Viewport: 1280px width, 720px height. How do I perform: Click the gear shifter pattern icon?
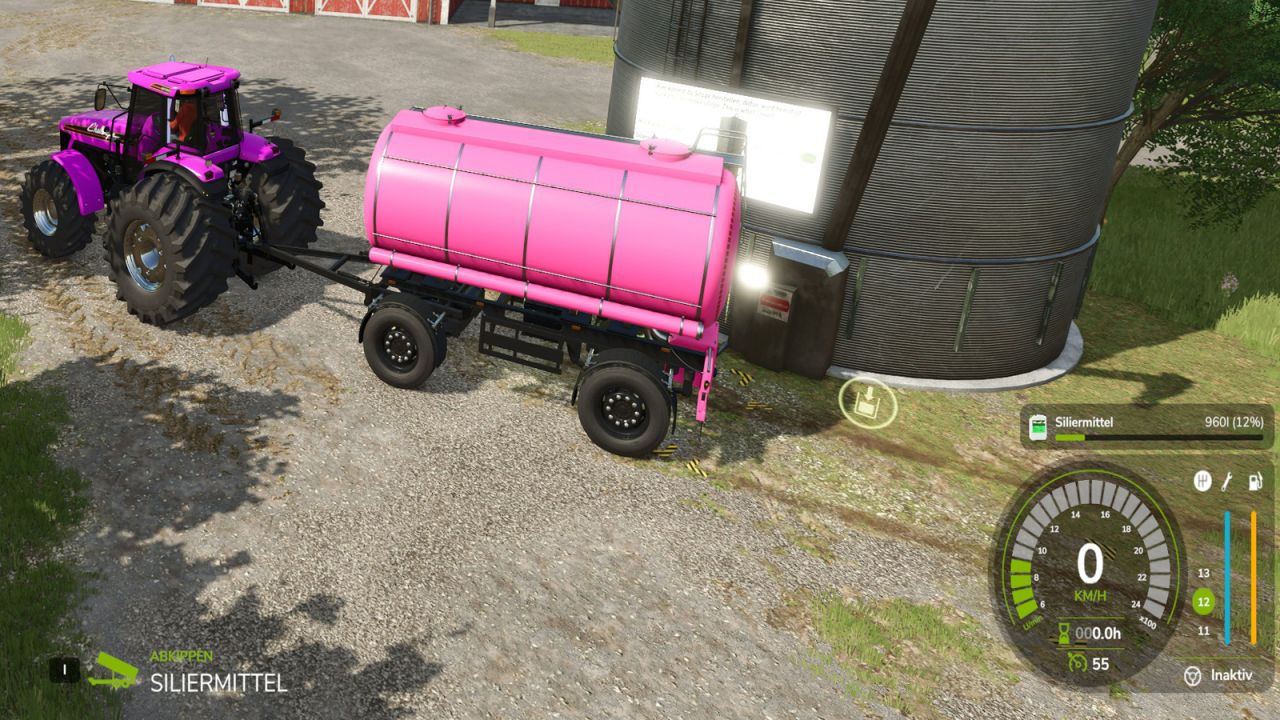pyautogui.click(x=1201, y=481)
